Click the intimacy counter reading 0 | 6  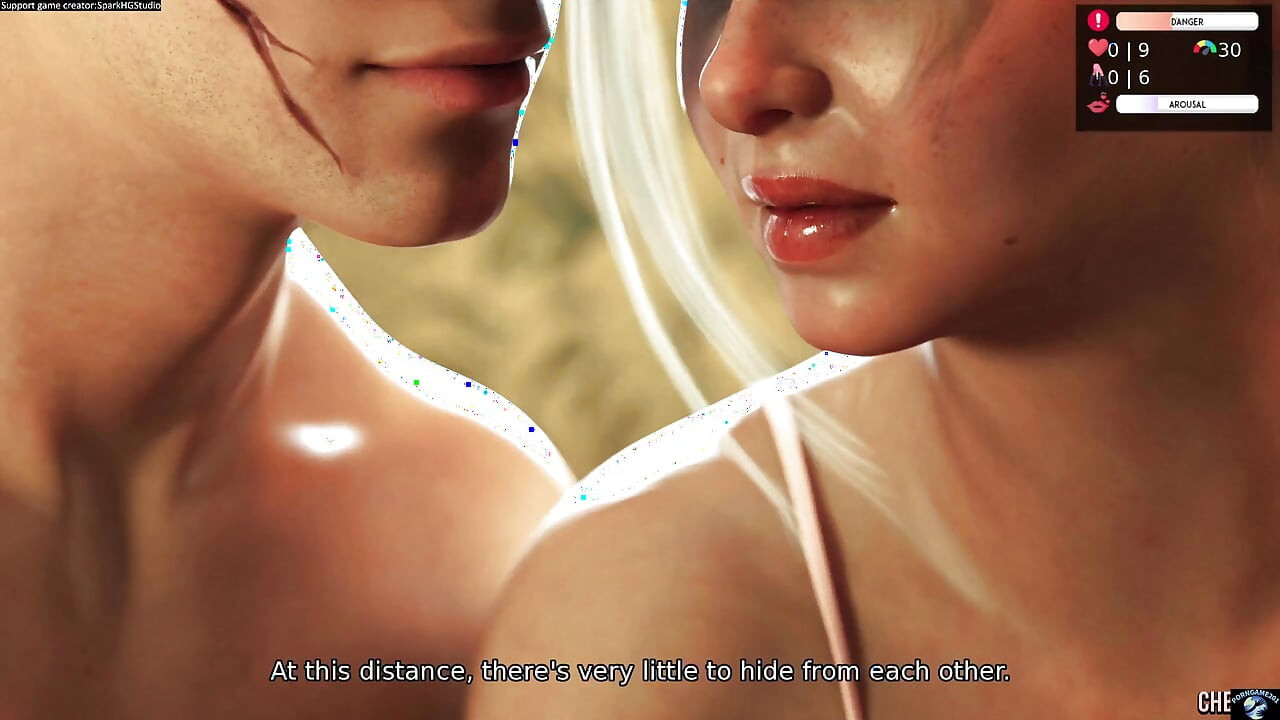[x=1128, y=76]
